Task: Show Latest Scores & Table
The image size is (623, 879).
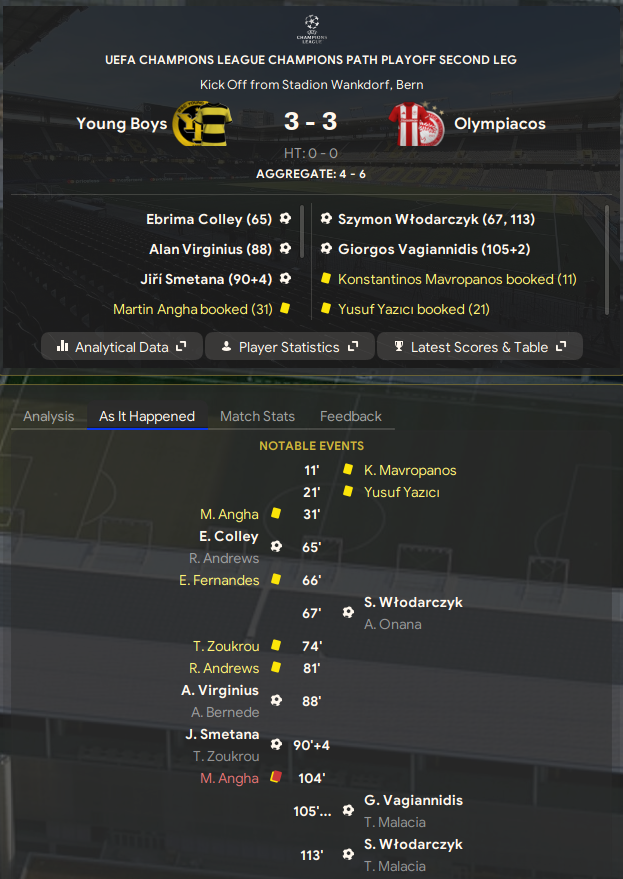Action: 480,347
